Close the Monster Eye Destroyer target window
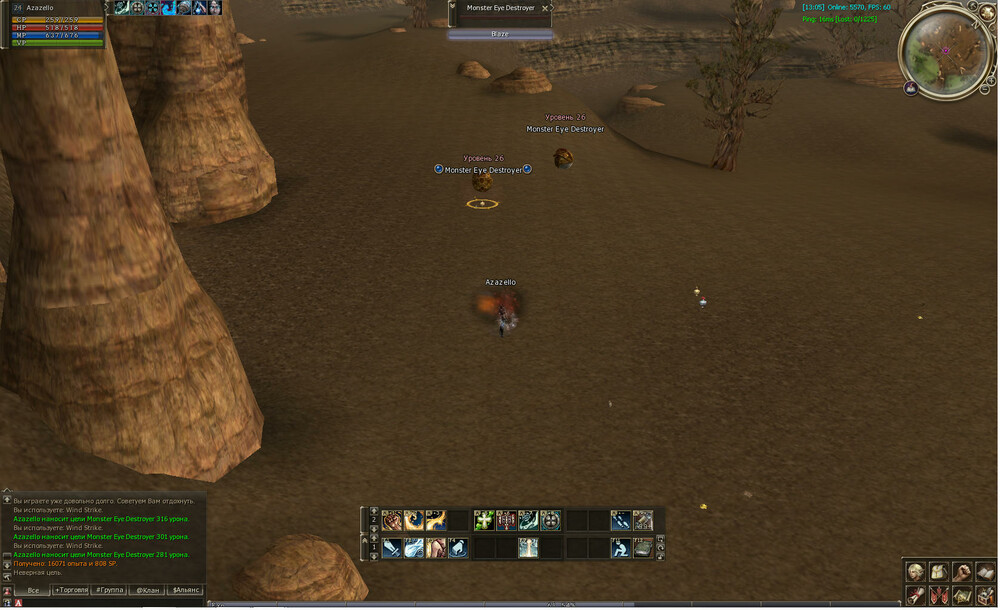This screenshot has height=610, width=1000. pos(545,8)
